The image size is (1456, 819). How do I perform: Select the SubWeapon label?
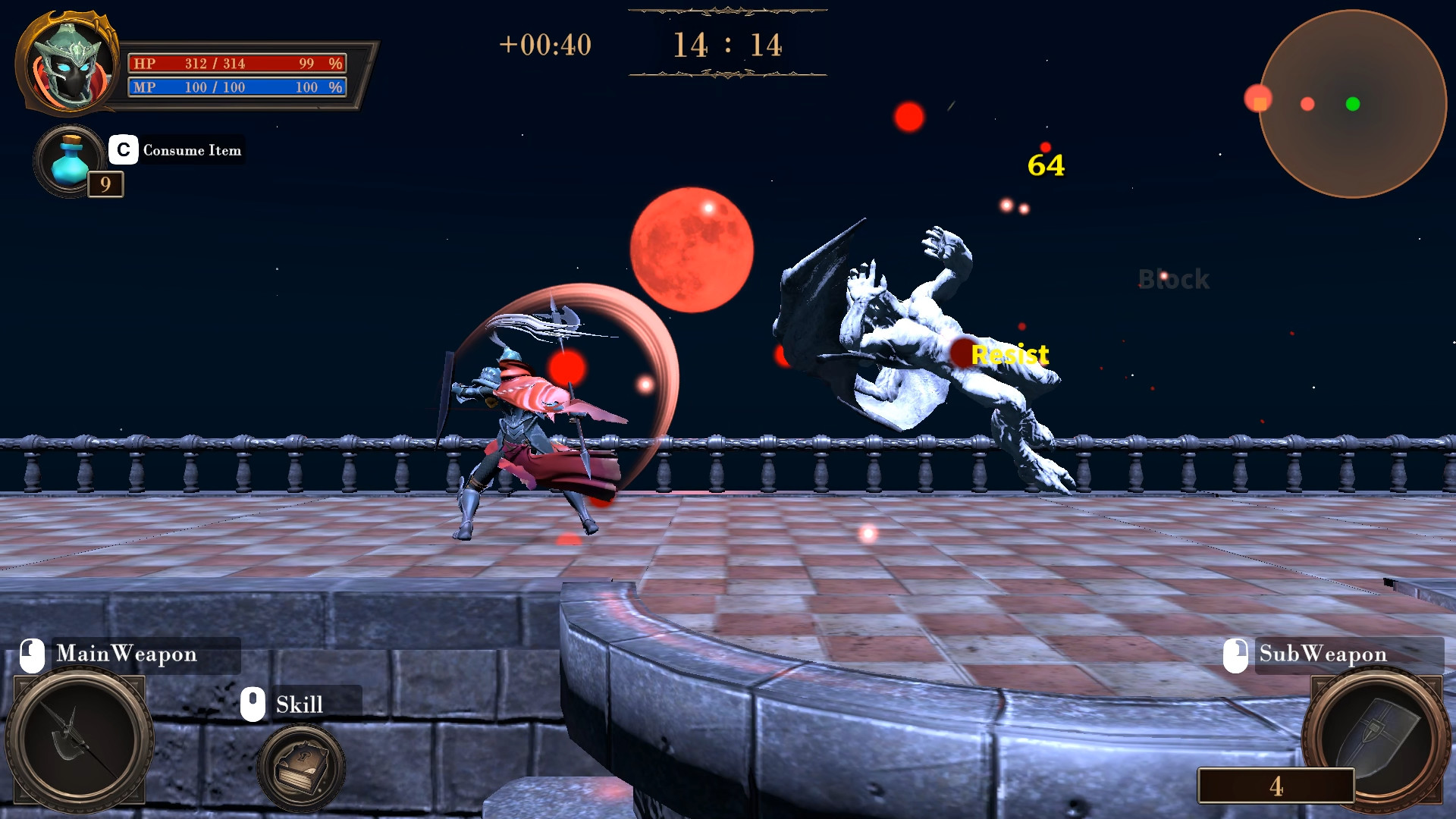tap(1323, 654)
